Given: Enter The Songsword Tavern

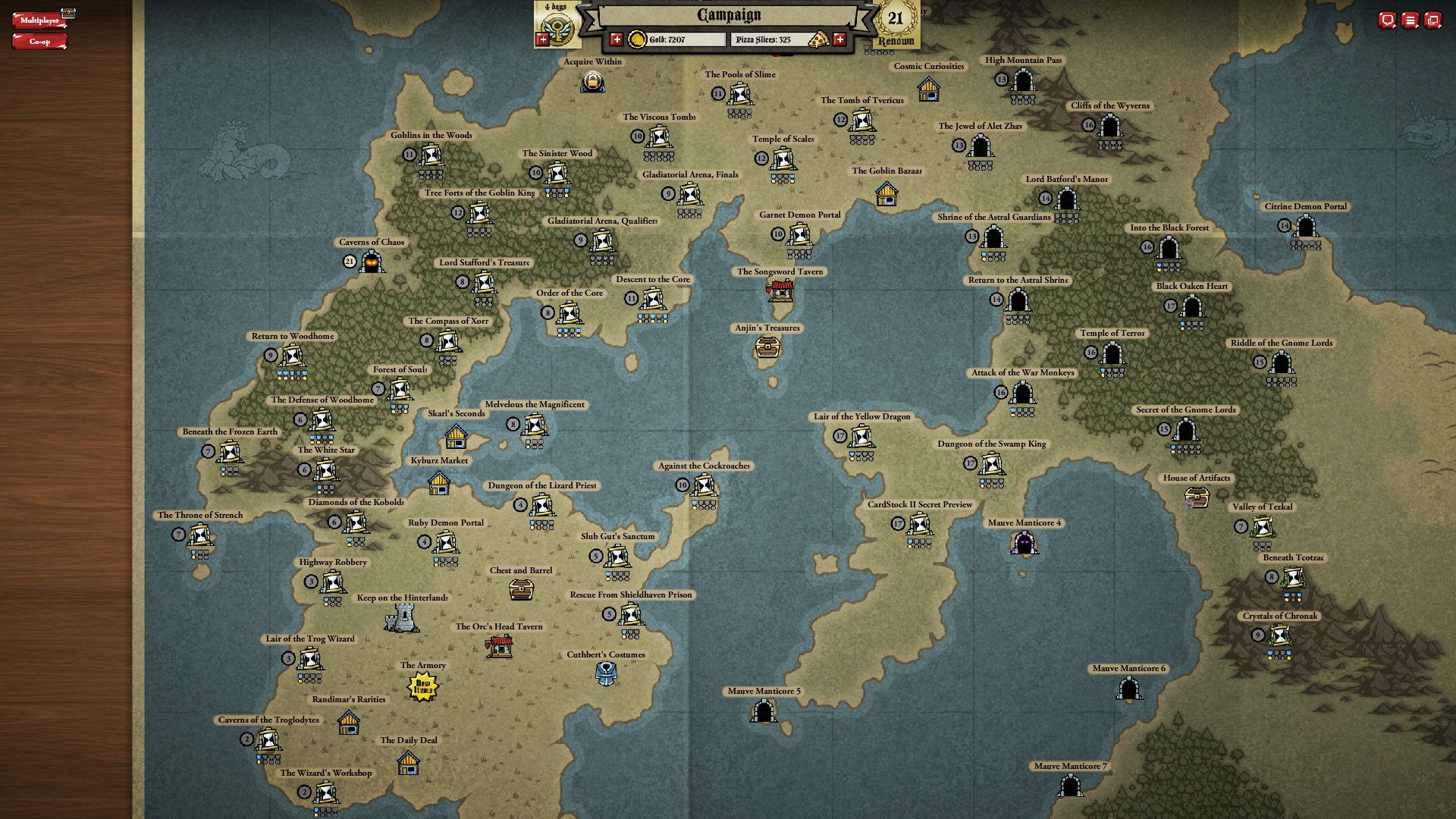Looking at the screenshot, I should [x=780, y=290].
